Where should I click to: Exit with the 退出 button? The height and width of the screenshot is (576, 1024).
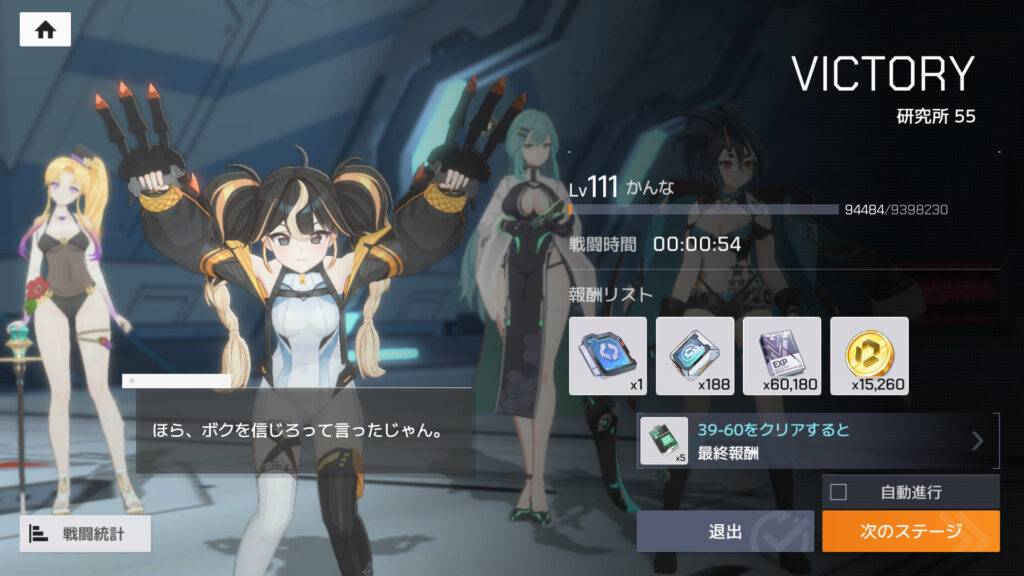coord(726,531)
